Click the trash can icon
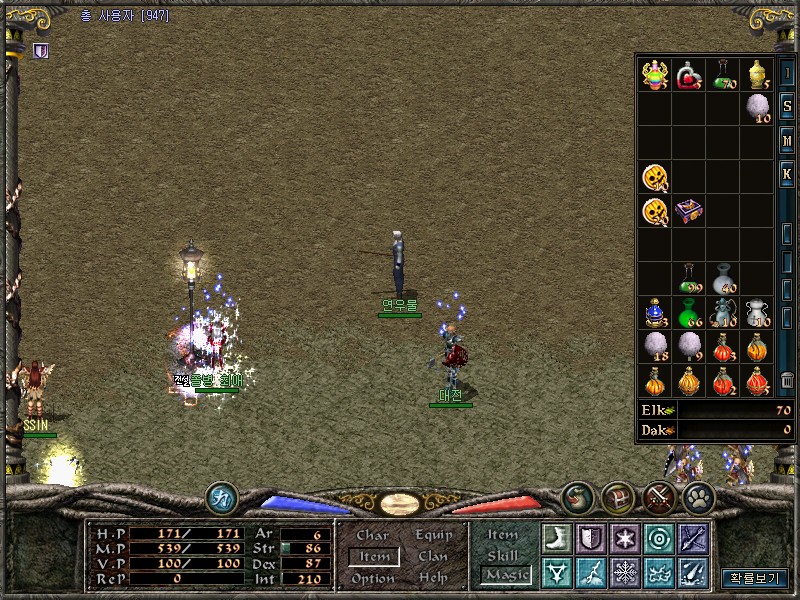 click(x=787, y=380)
